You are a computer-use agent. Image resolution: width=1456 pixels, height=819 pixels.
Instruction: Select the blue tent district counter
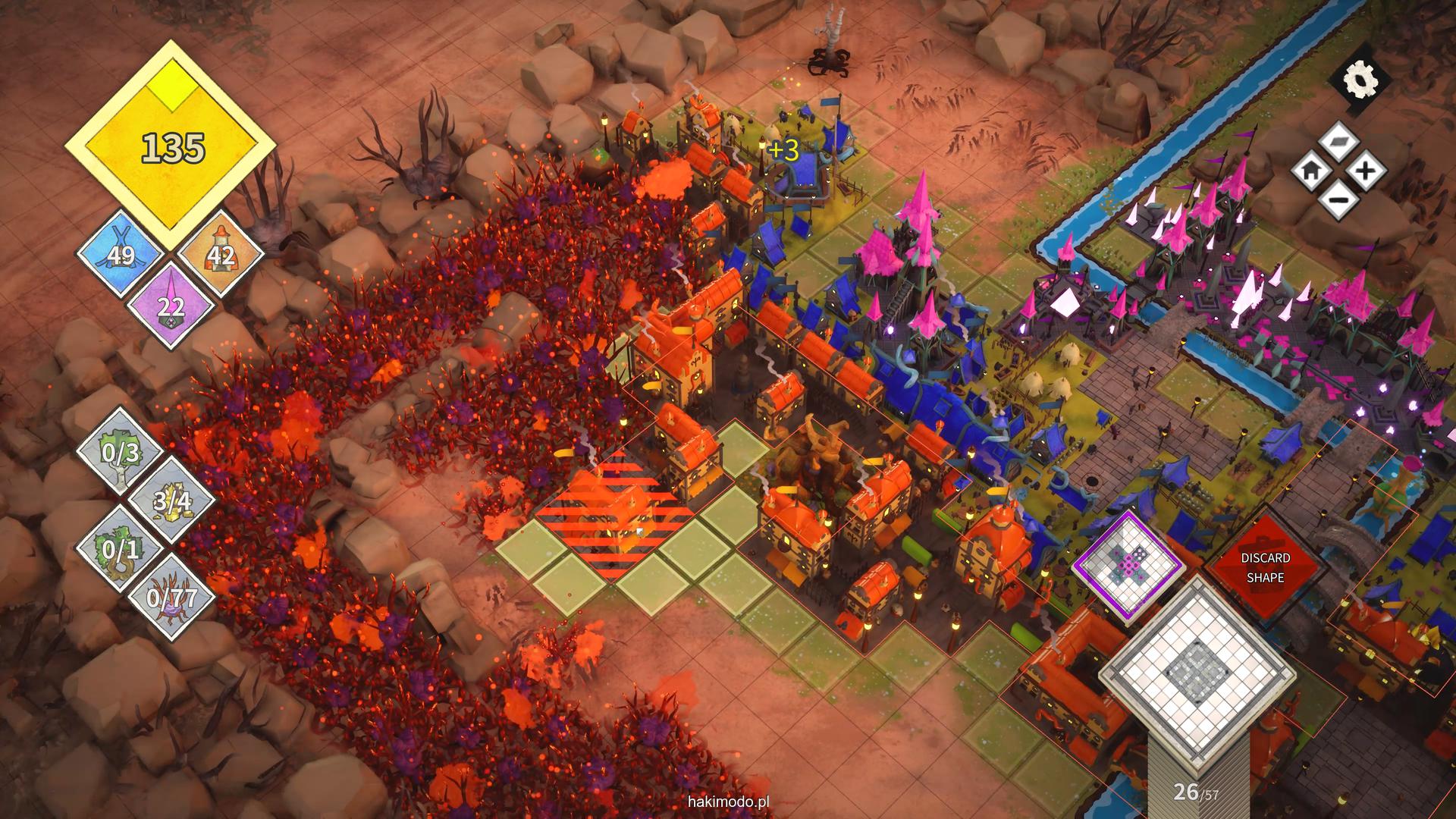[121, 254]
